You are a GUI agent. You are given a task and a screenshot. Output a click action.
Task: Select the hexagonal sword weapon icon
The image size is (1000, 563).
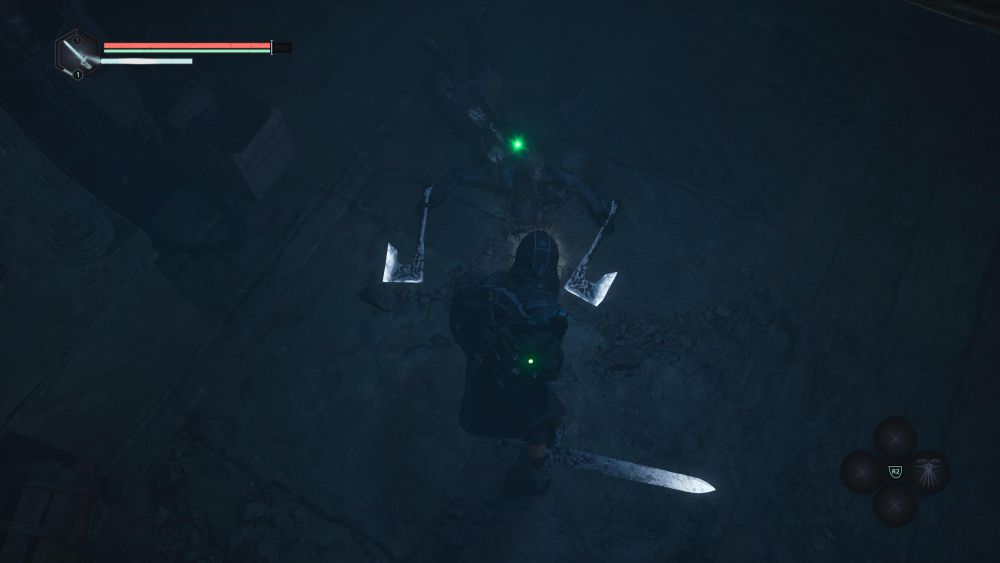click(77, 53)
